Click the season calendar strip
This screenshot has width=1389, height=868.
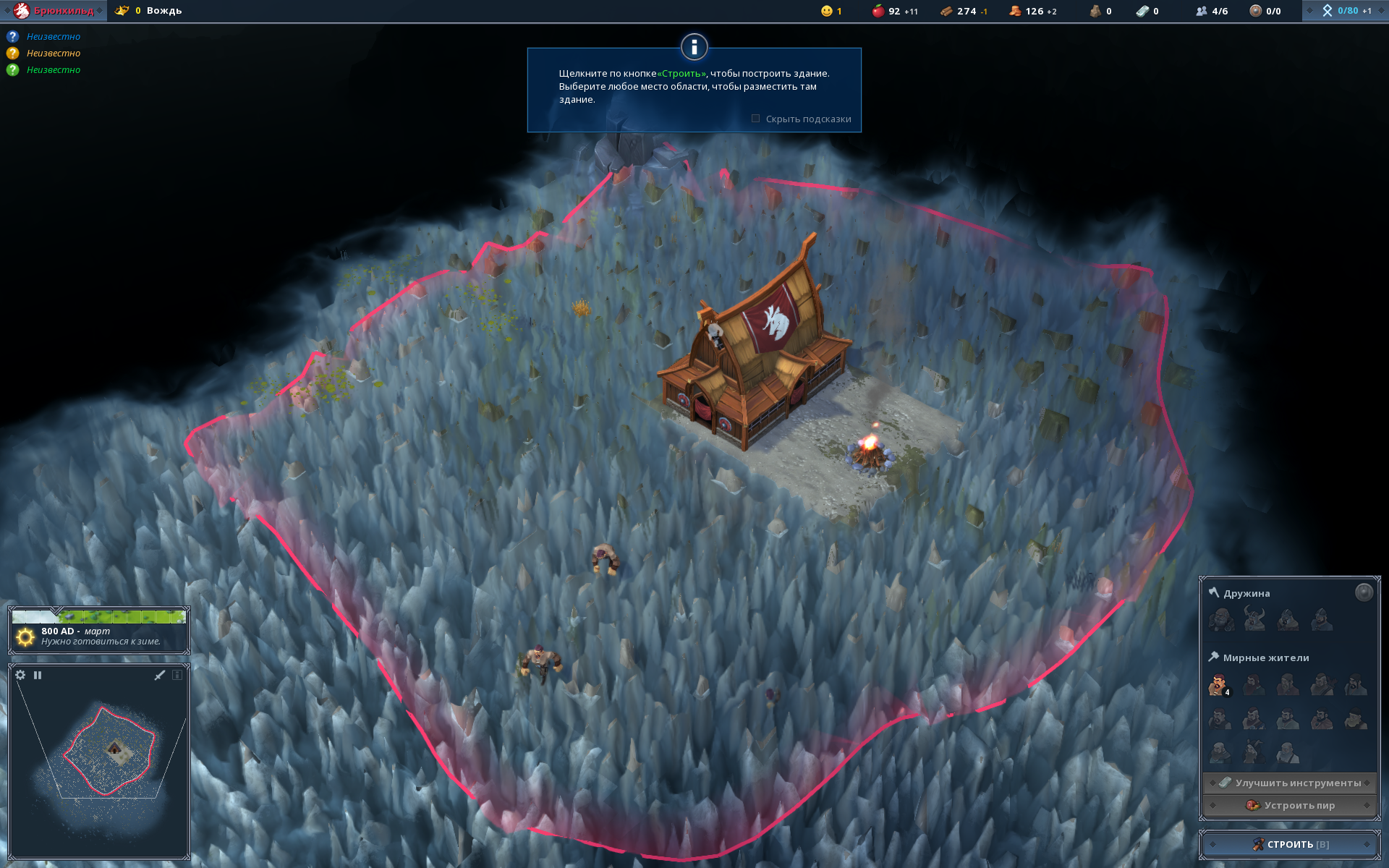pos(99,617)
